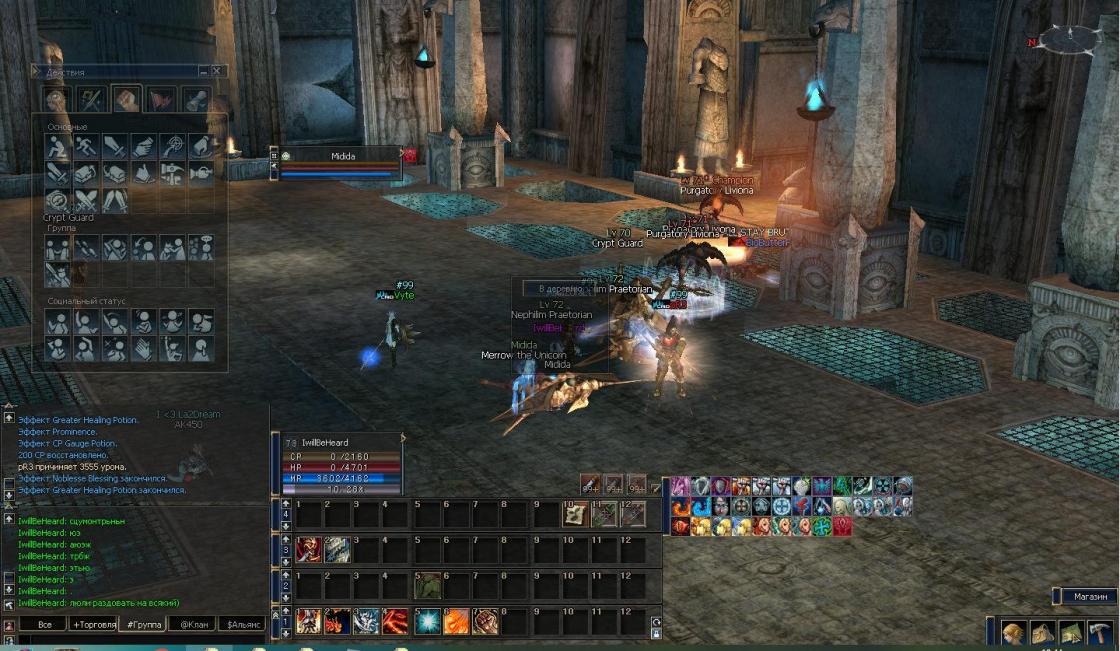Screen dimensions: 1120x651
Task: Open the Магазин shop button
Action: (1089, 597)
